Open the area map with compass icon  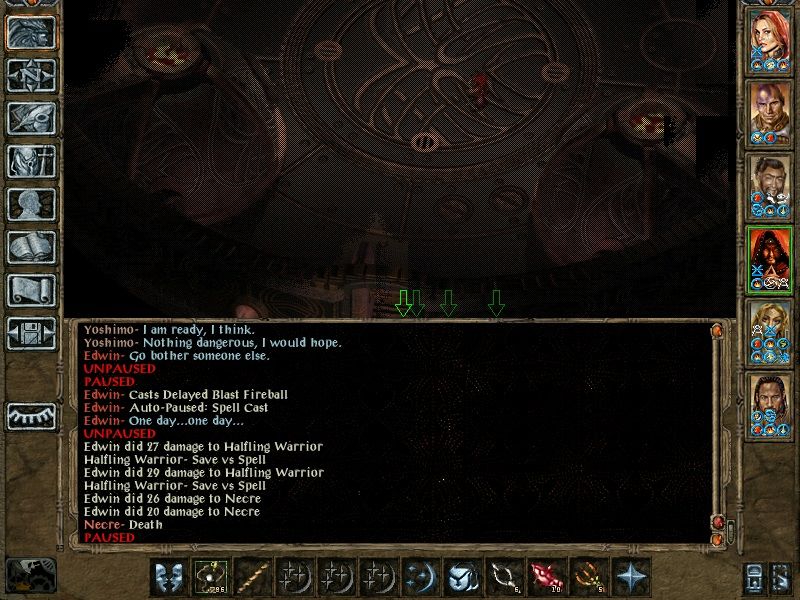pyautogui.click(x=32, y=75)
